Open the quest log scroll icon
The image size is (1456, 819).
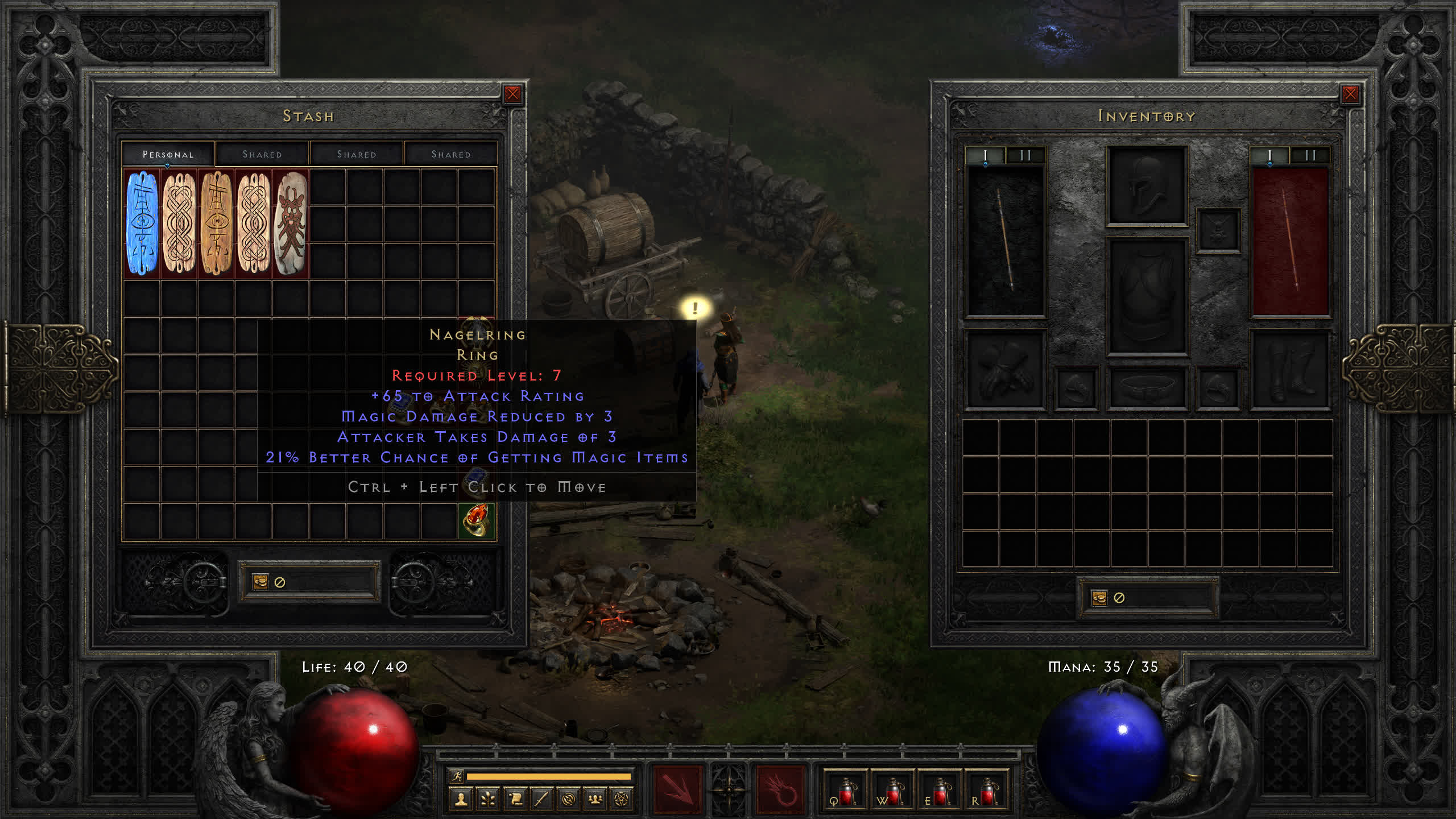click(515, 800)
